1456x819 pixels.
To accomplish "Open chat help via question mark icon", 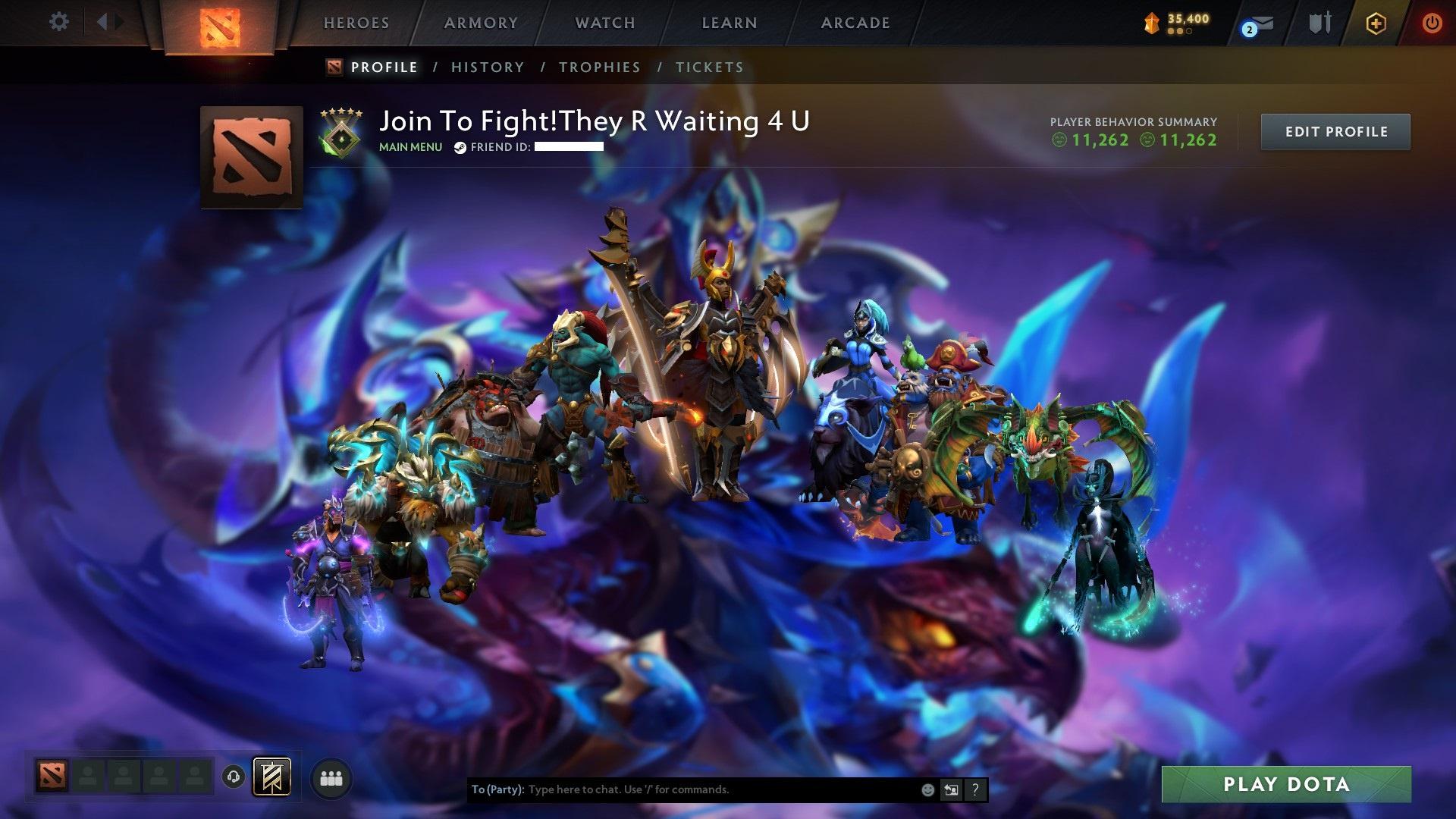I will tap(974, 789).
